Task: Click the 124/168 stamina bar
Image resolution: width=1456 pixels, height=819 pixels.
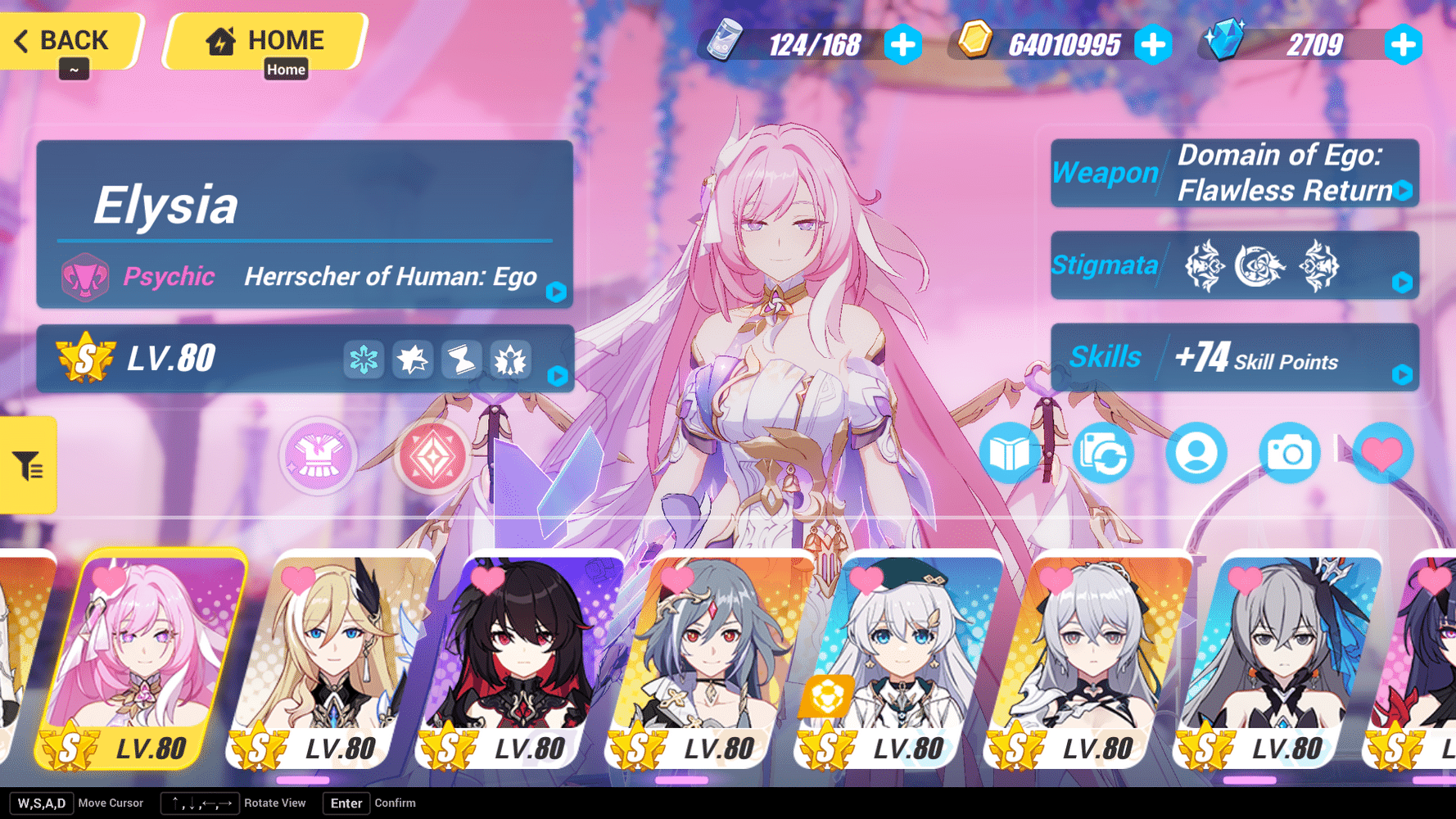Action: [814, 45]
